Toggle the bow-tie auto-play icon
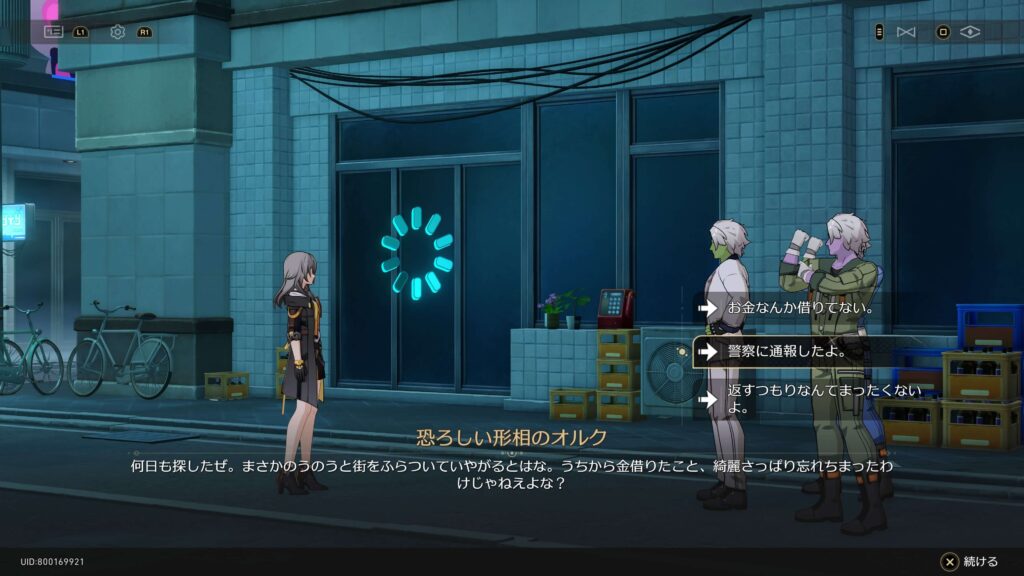1024x576 pixels. pos(906,32)
